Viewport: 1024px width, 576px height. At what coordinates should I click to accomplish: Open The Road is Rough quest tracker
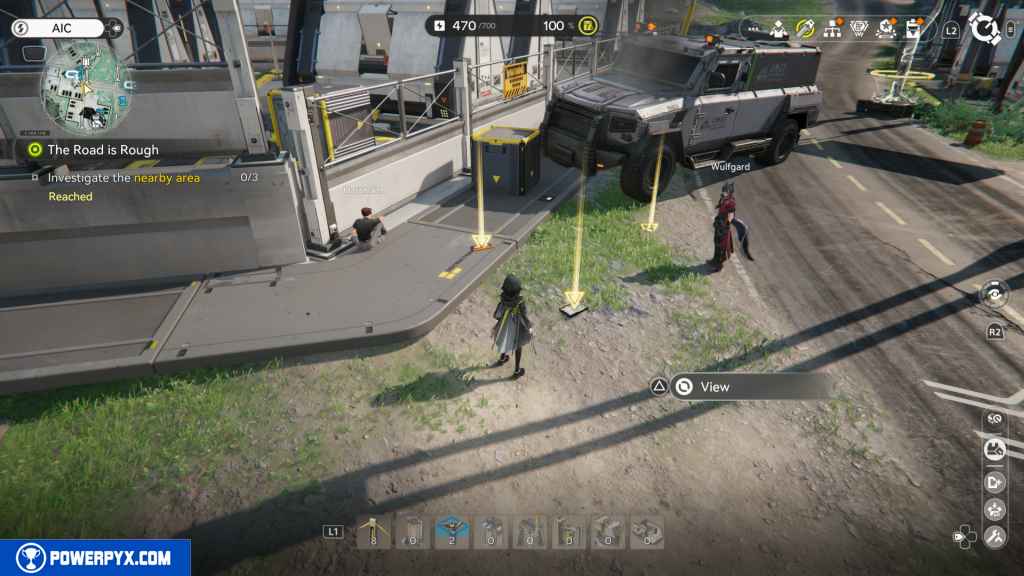pyautogui.click(x=103, y=150)
